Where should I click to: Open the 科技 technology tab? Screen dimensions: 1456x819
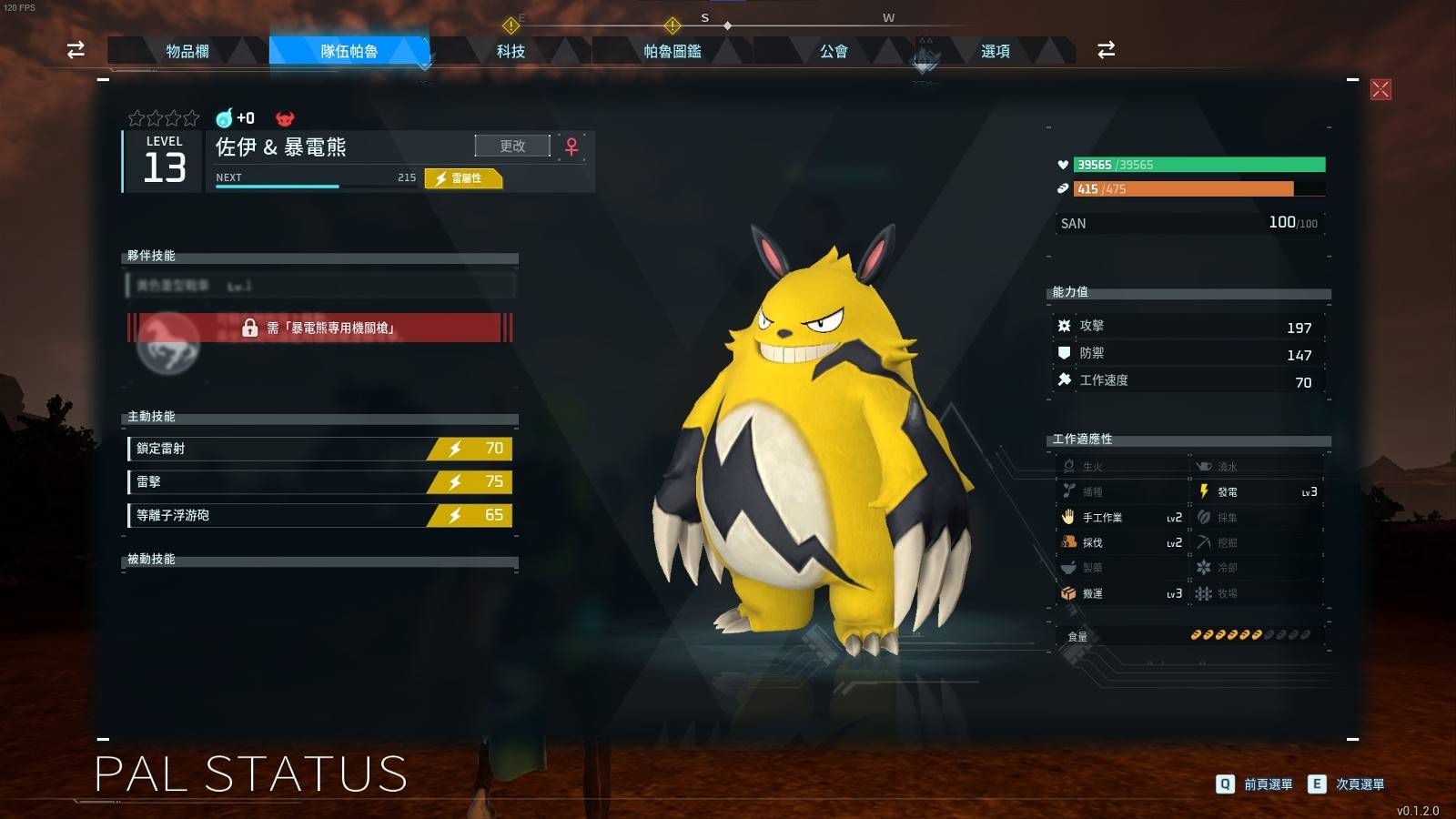tap(511, 51)
